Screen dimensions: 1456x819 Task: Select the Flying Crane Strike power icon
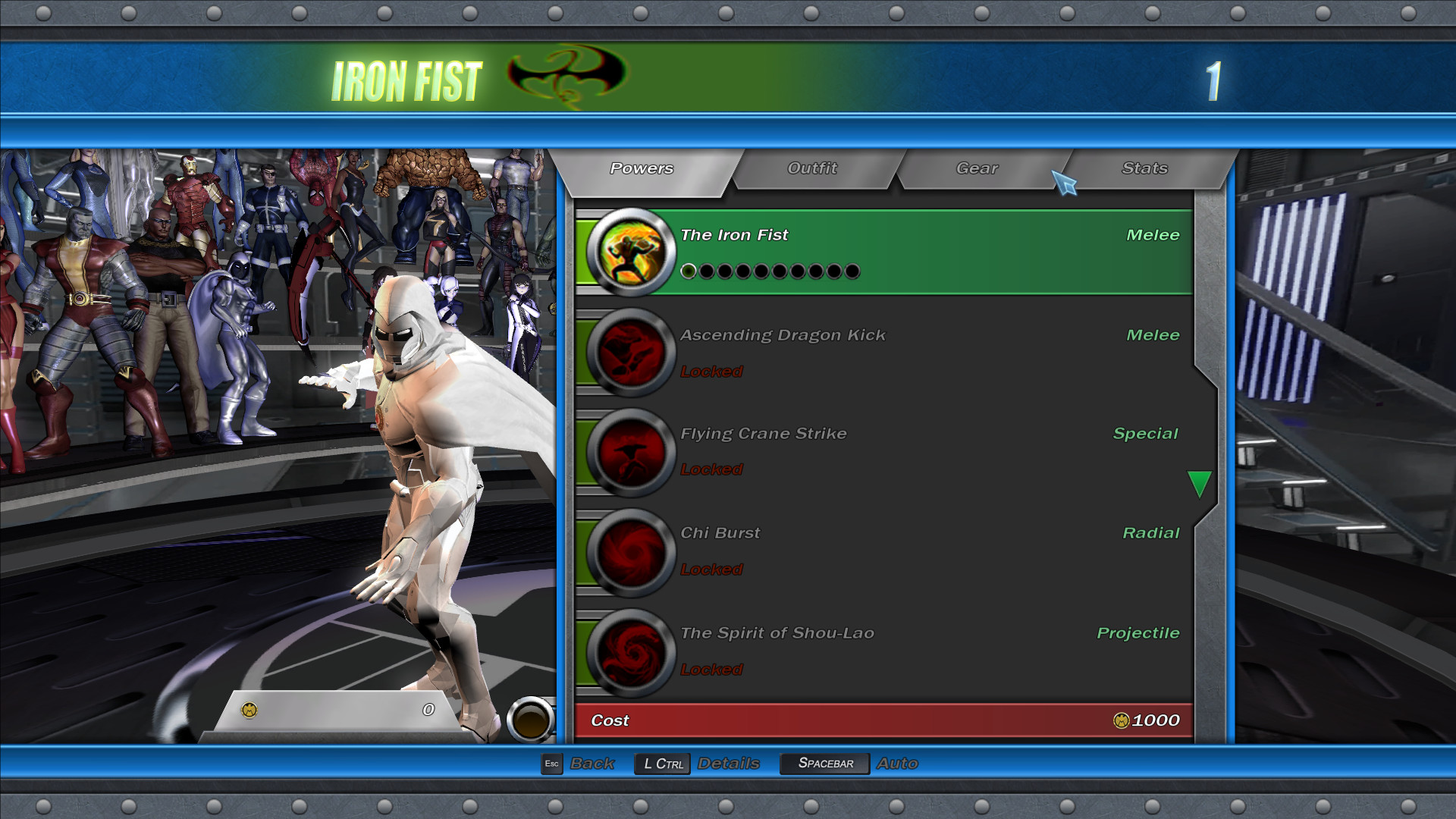631,451
